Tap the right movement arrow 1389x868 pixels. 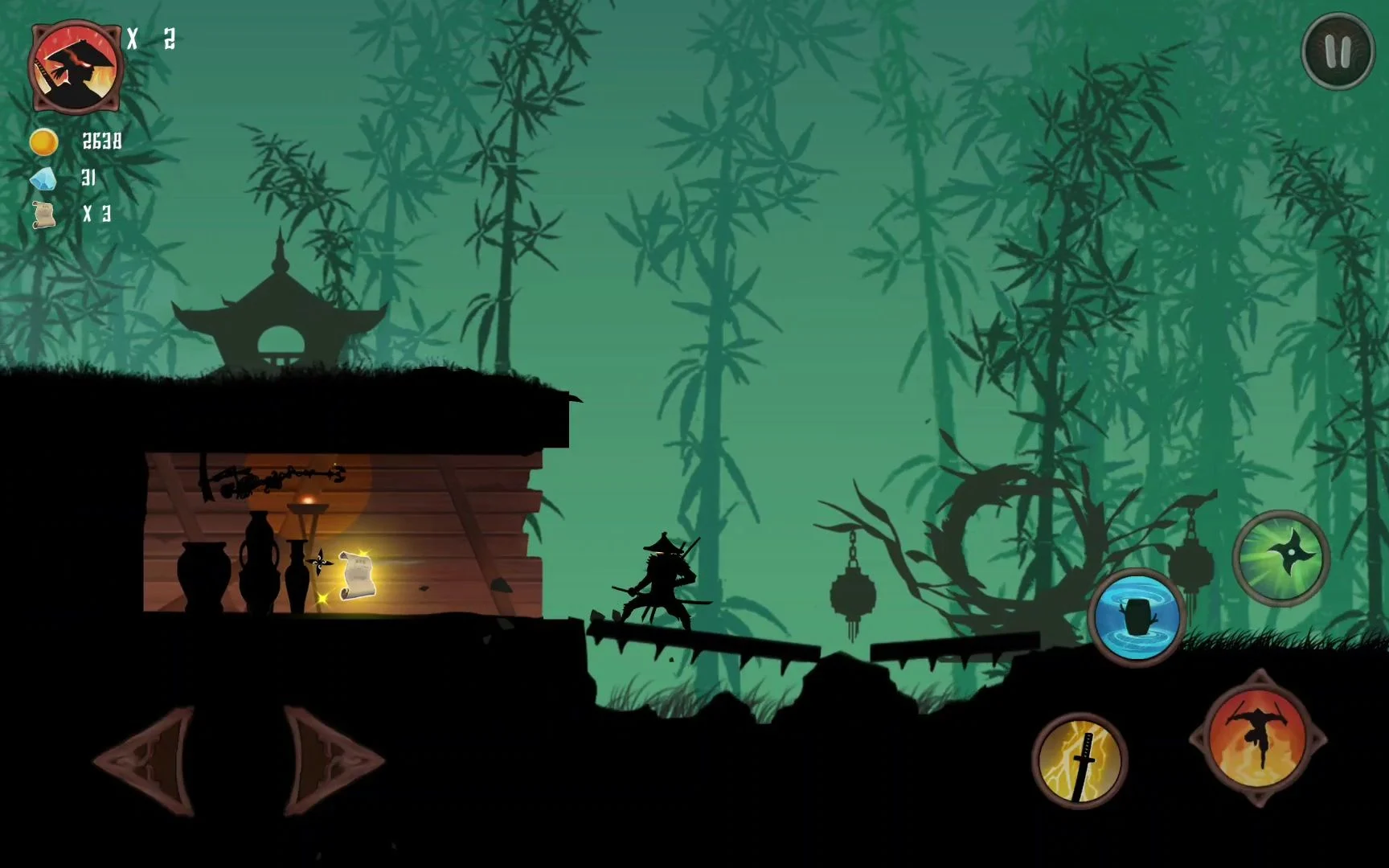(330, 760)
